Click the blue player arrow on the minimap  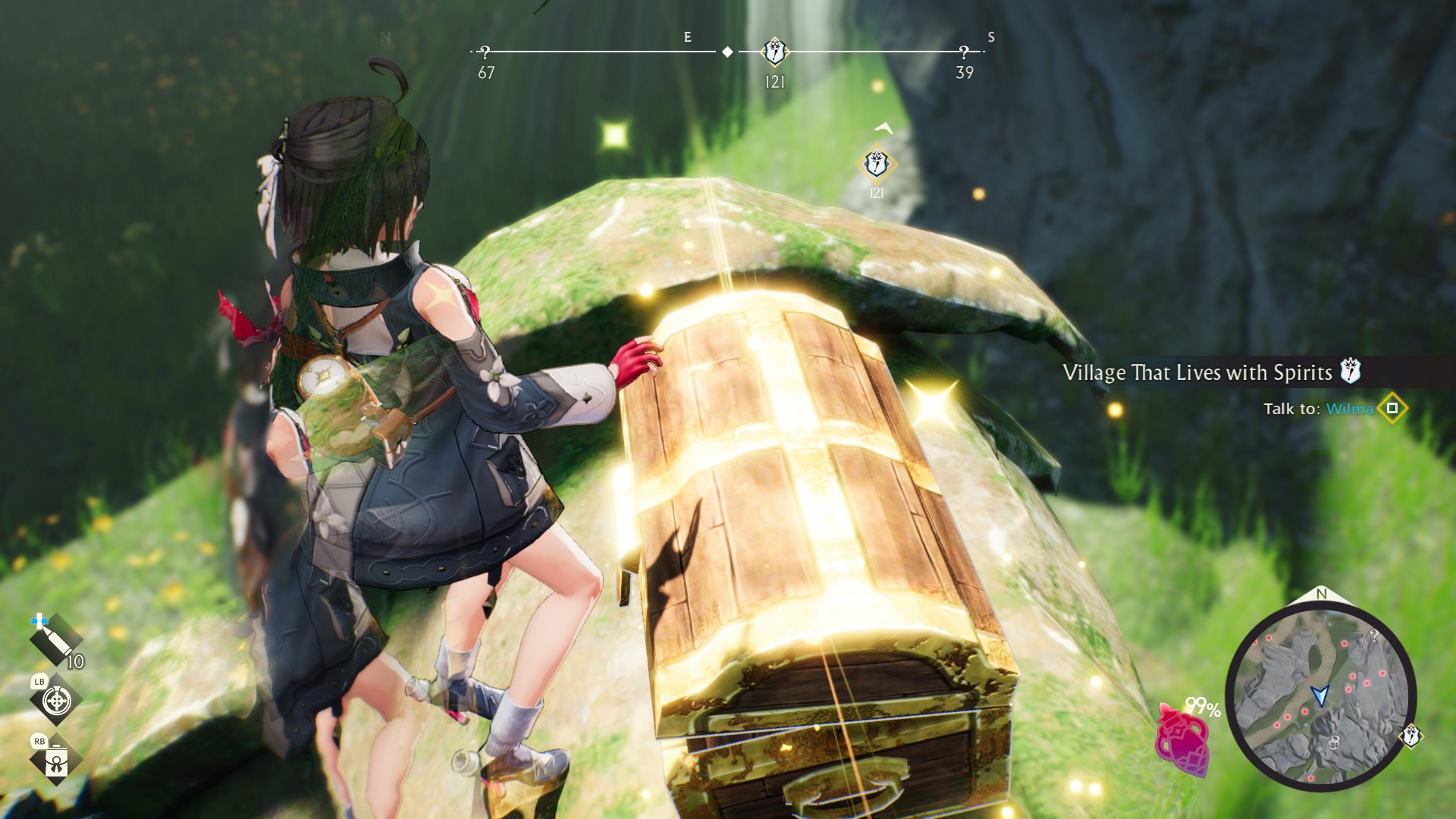1320,694
